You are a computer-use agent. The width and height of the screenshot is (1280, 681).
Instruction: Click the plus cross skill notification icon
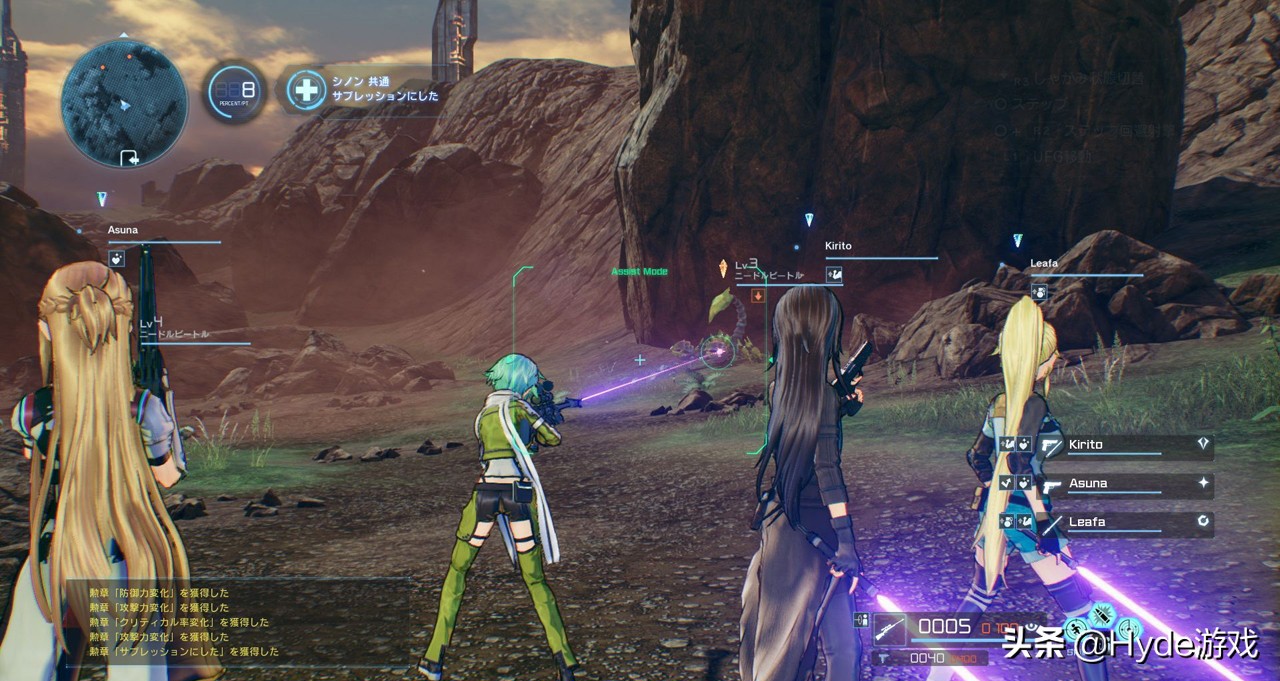[x=305, y=90]
